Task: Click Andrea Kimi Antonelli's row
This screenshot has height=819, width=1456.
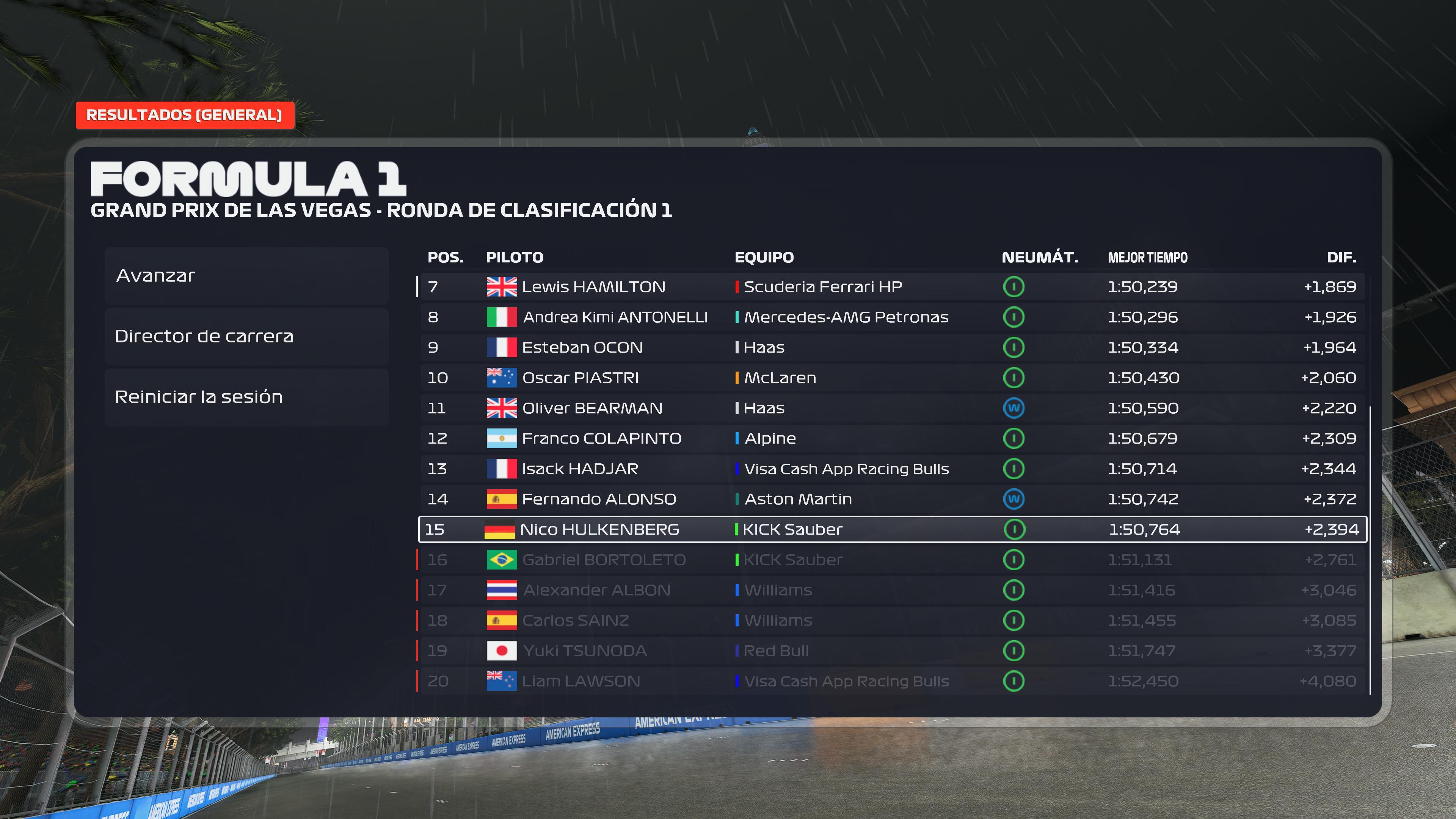Action: pos(892,317)
